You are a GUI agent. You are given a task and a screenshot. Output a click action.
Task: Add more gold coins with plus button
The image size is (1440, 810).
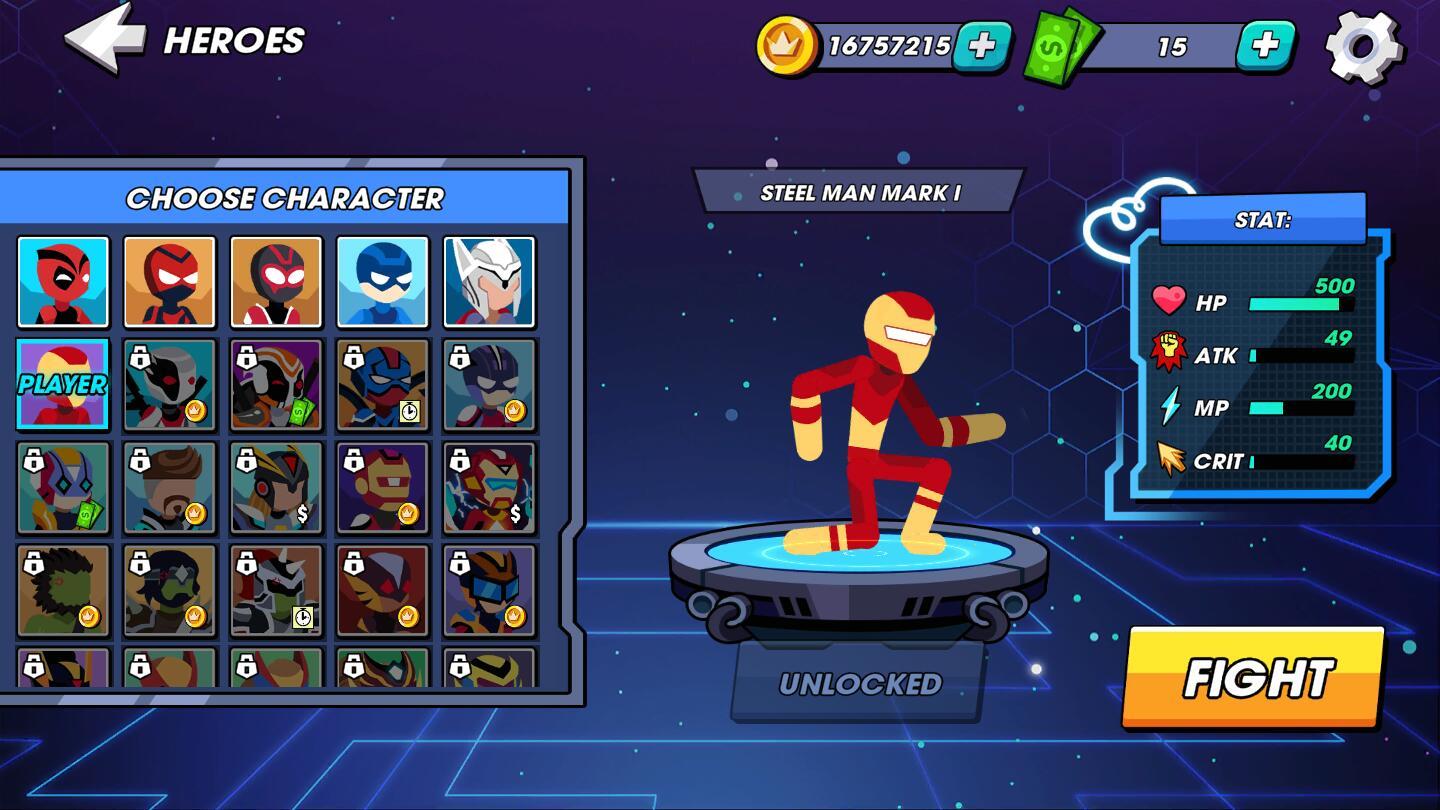[981, 46]
